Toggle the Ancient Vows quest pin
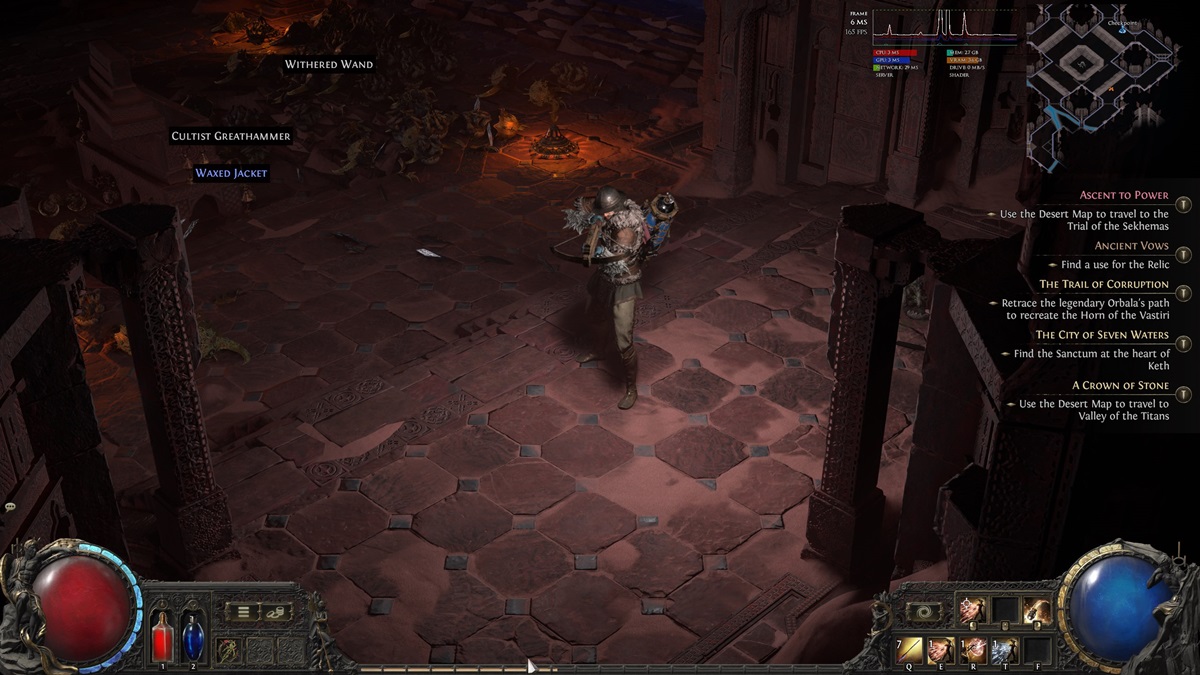 [1183, 255]
